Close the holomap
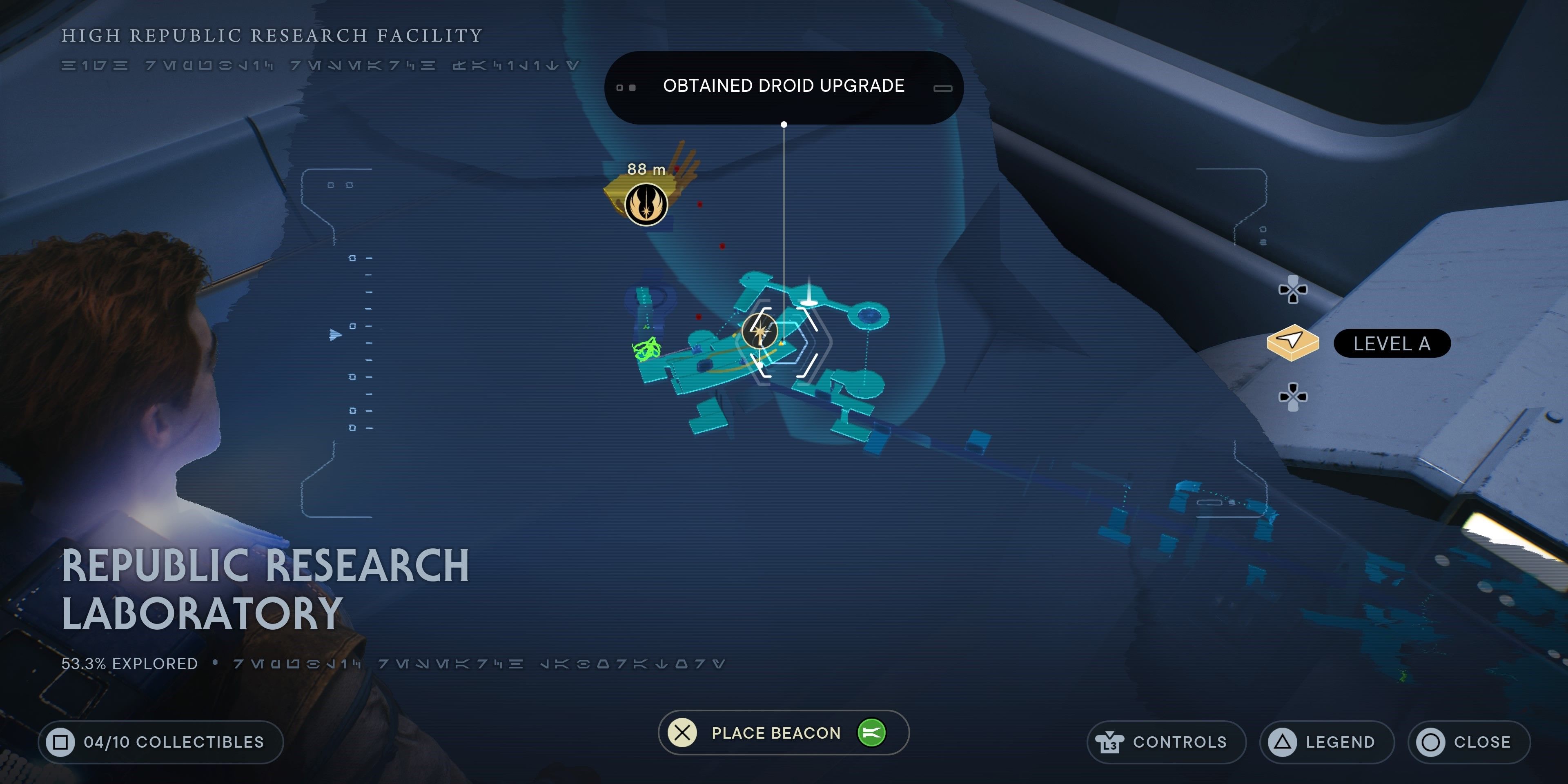 click(x=1468, y=742)
